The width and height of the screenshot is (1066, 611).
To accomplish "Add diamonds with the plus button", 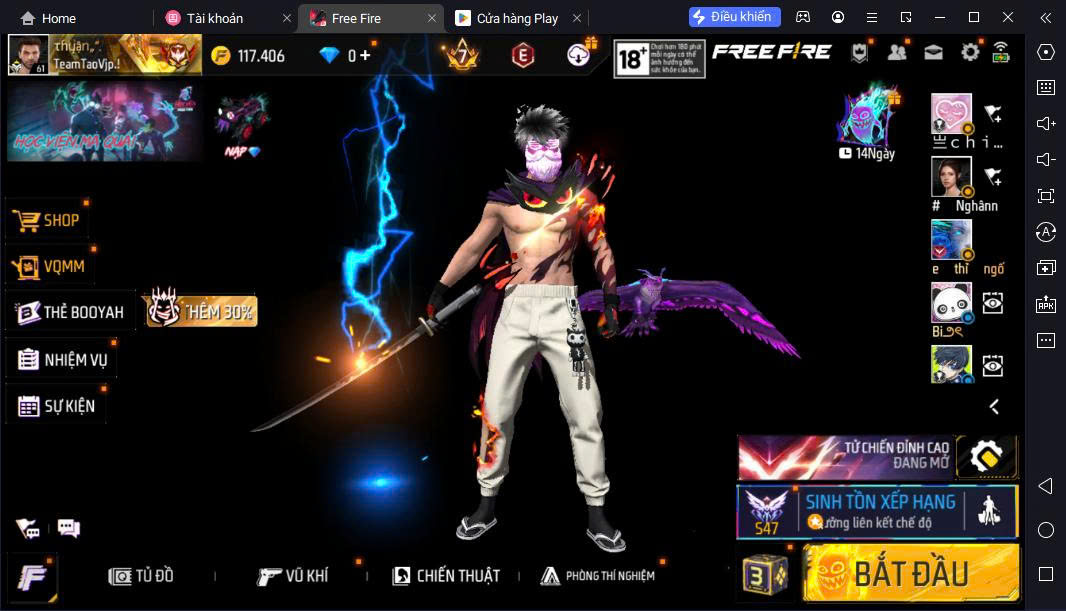I will click(x=366, y=56).
